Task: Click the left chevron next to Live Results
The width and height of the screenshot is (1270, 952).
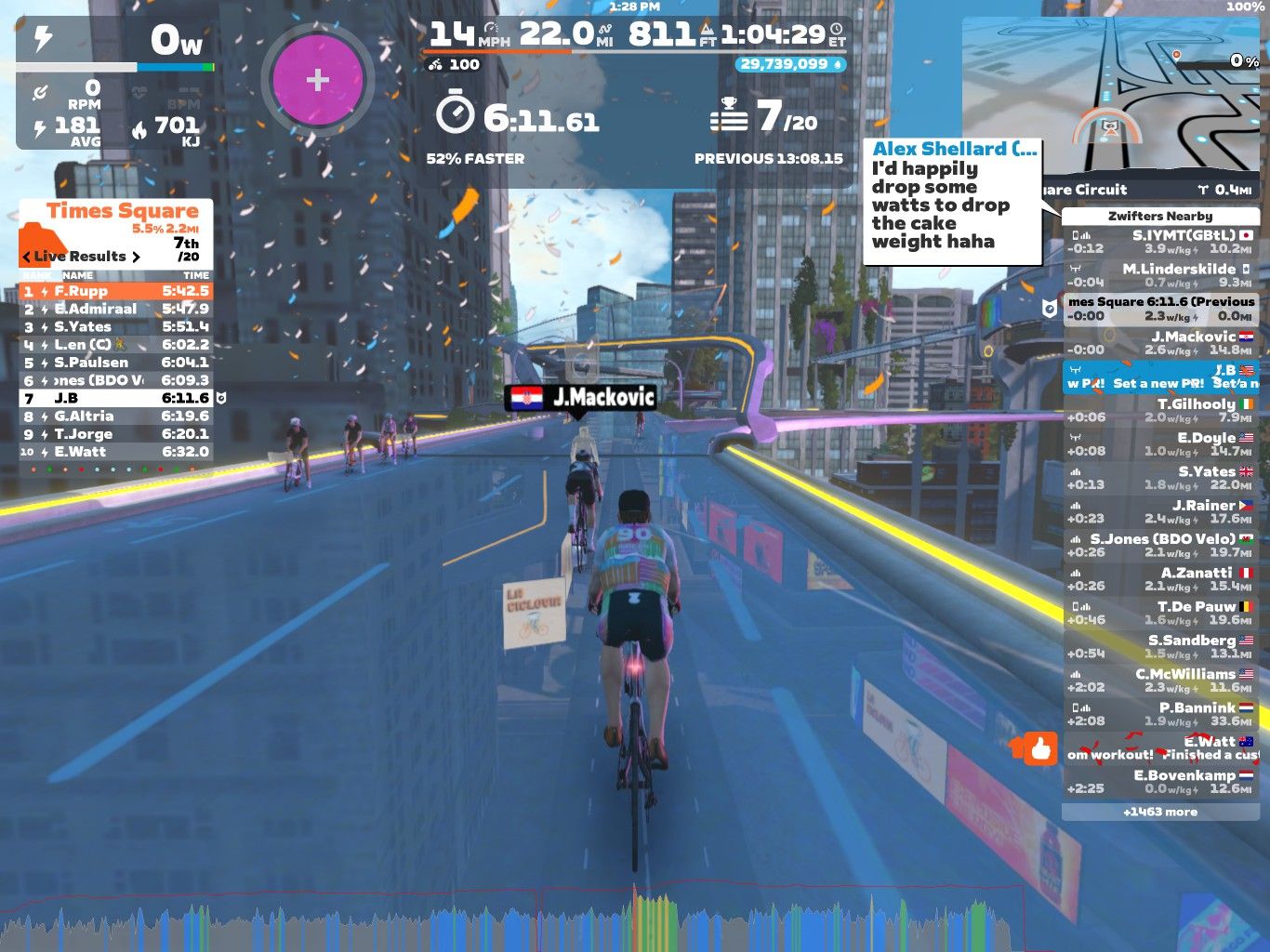Action: 26,256
